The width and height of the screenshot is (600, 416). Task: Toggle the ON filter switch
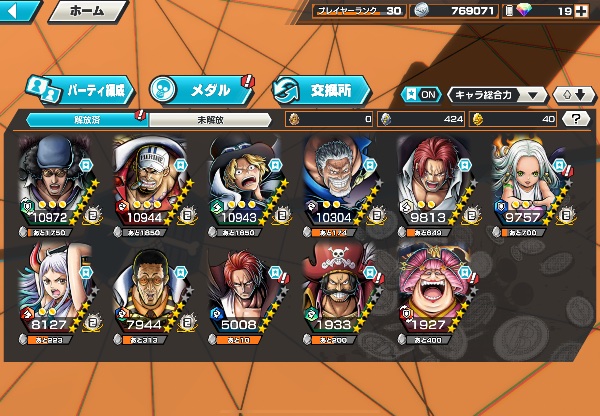(x=421, y=94)
